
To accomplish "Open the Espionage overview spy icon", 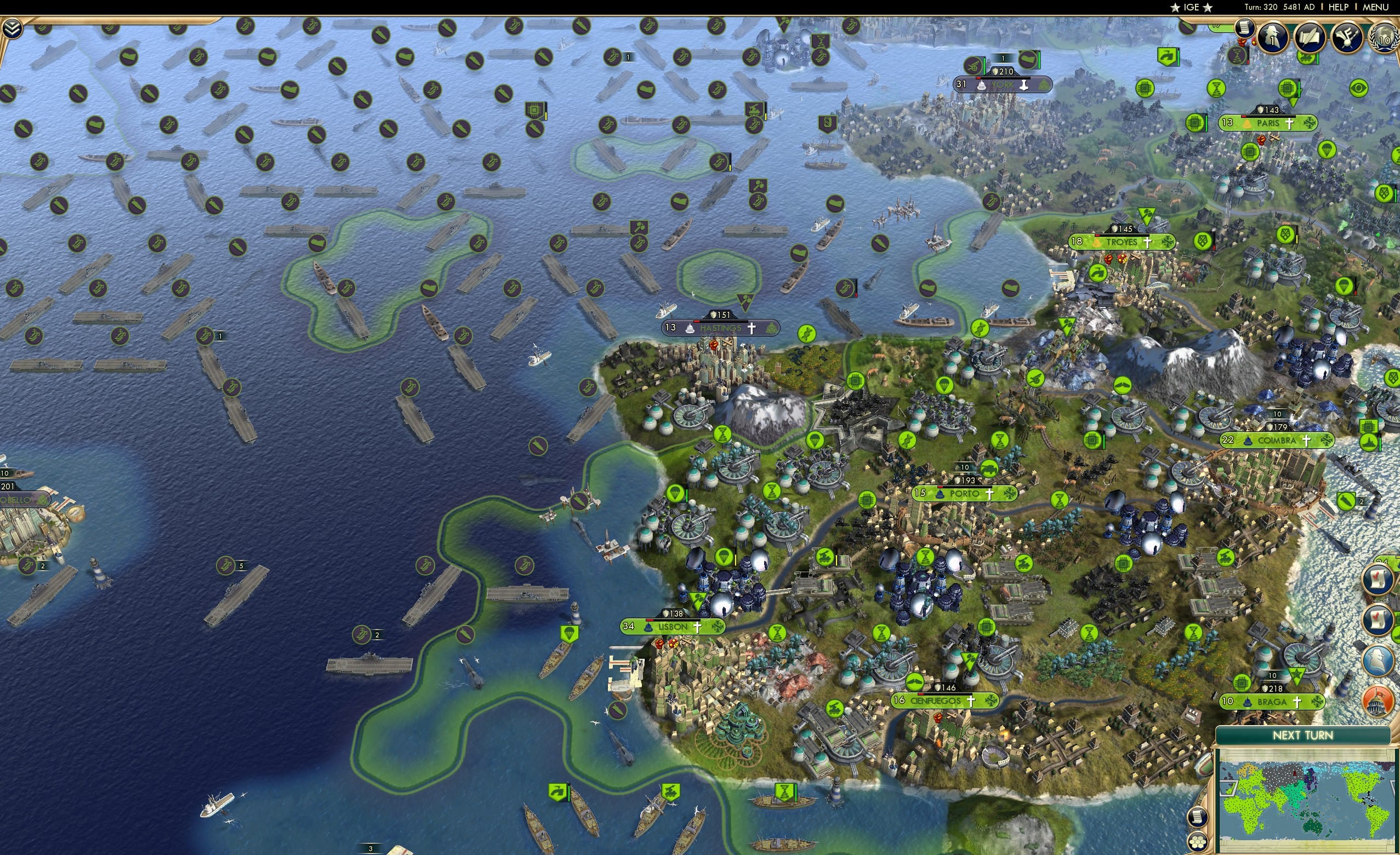I will [x=1379, y=659].
